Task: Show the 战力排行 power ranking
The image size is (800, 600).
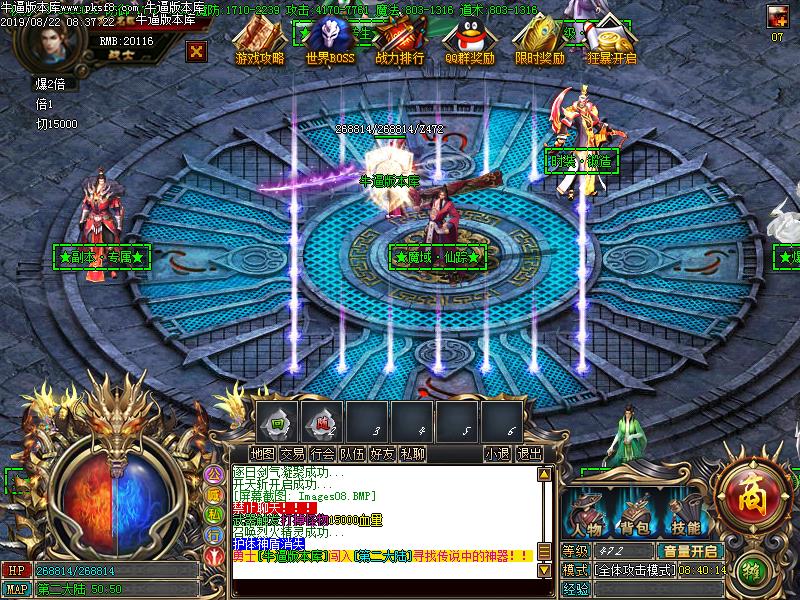Action: tap(399, 42)
